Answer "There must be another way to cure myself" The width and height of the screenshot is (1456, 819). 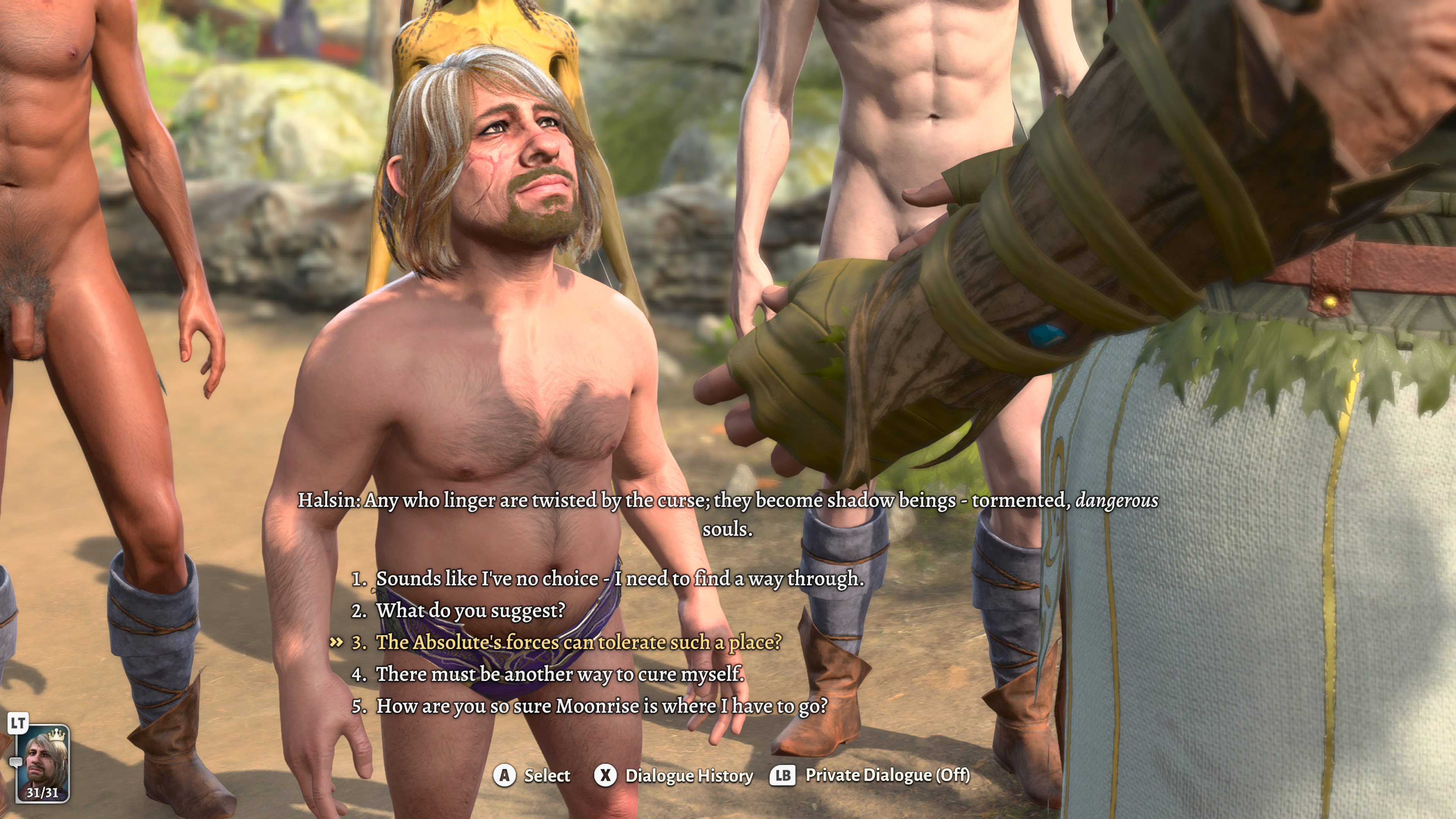[560, 674]
